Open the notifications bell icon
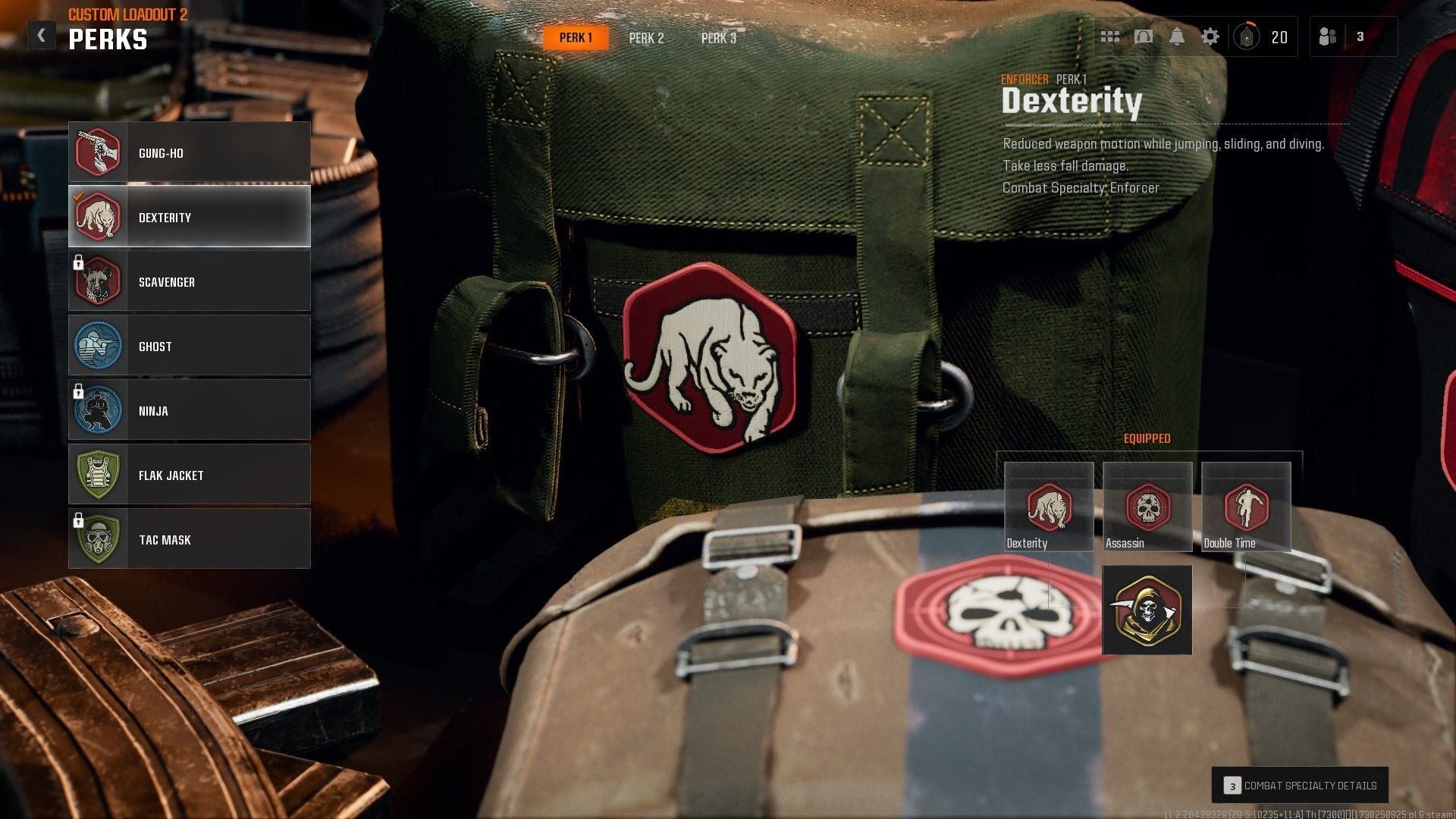The image size is (1456, 819). point(1176,36)
